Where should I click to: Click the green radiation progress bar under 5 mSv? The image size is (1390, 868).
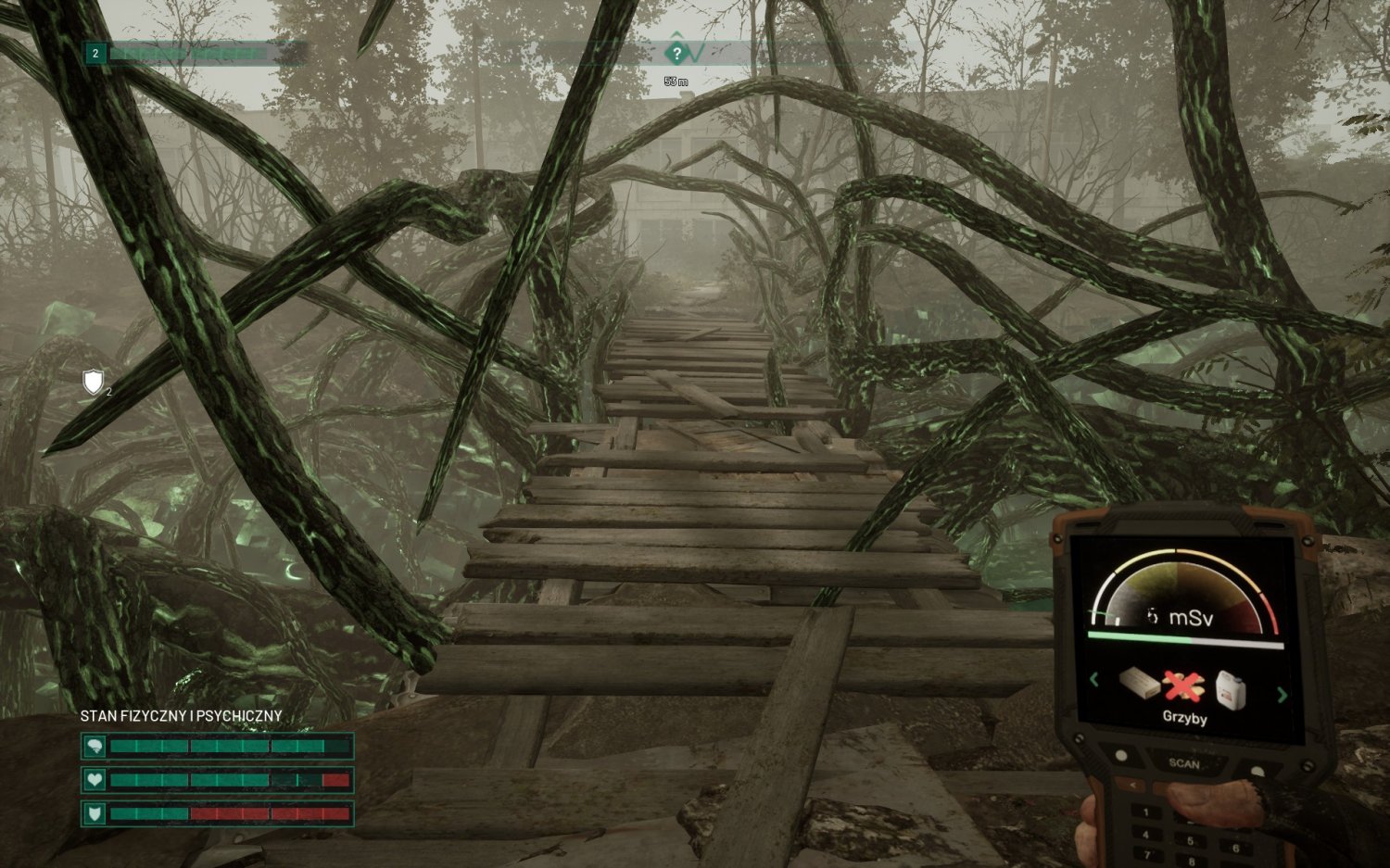(1138, 635)
